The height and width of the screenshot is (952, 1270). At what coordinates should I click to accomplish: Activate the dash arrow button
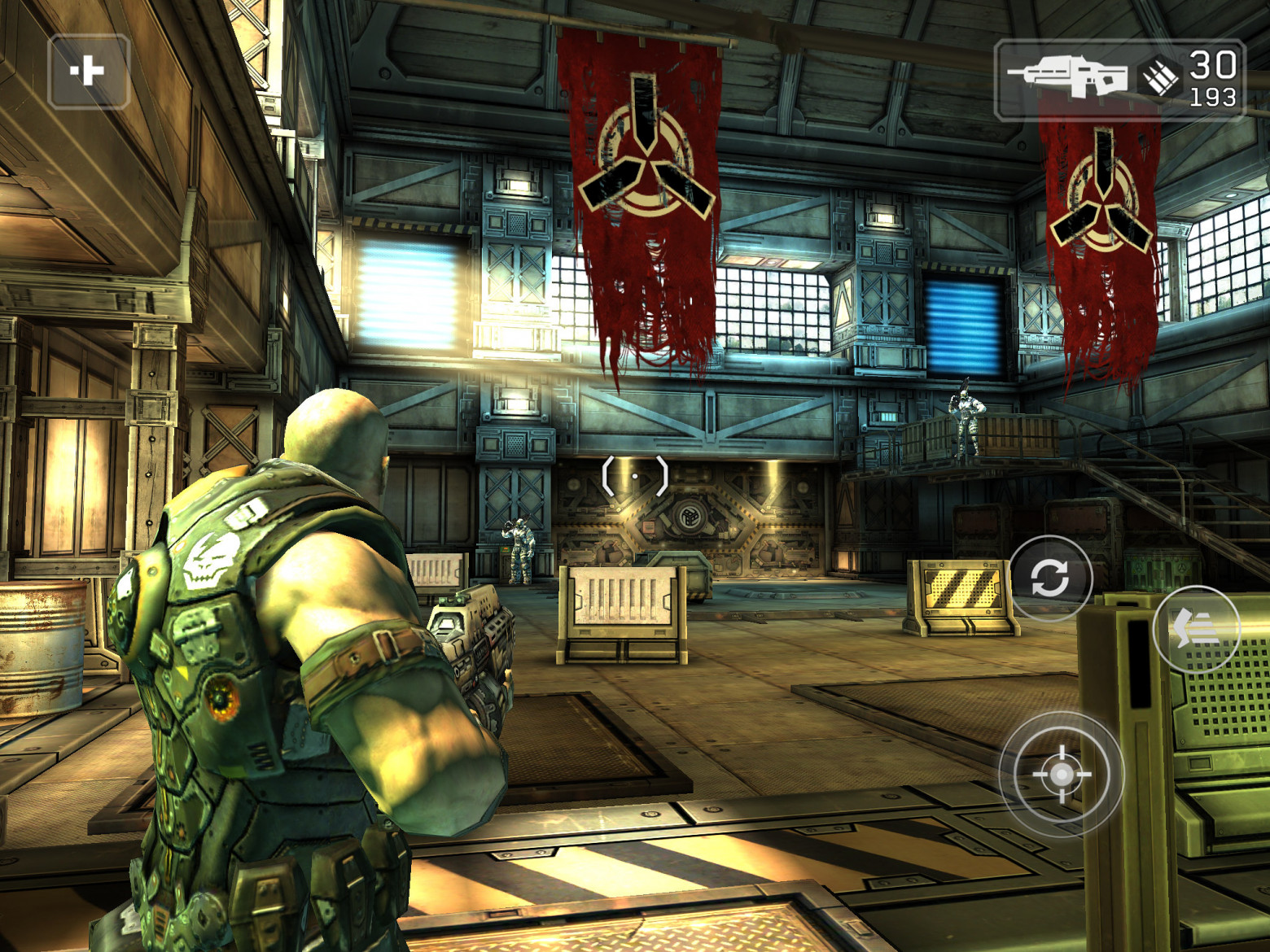(x=1196, y=628)
